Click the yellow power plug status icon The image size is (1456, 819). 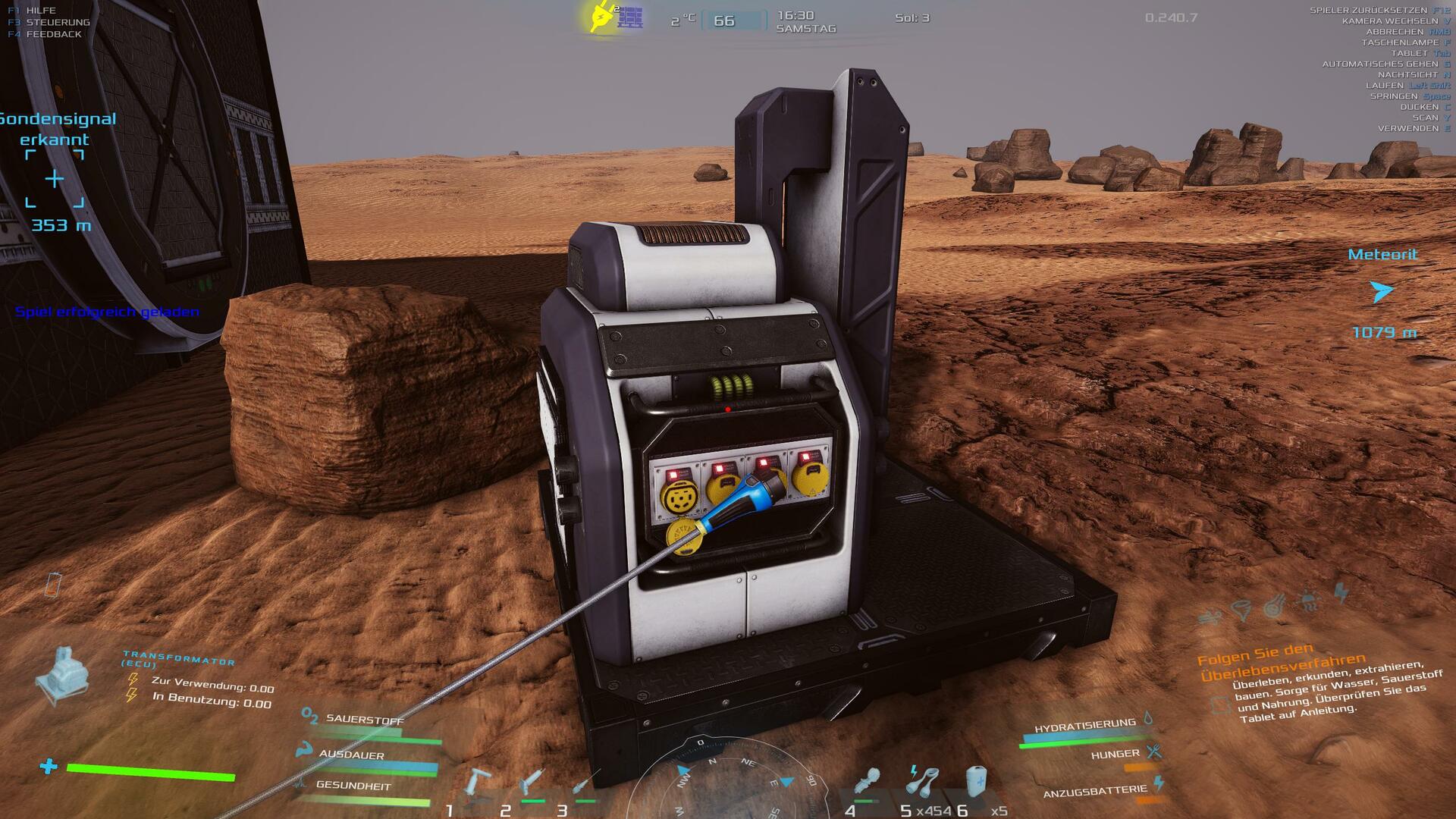point(601,17)
